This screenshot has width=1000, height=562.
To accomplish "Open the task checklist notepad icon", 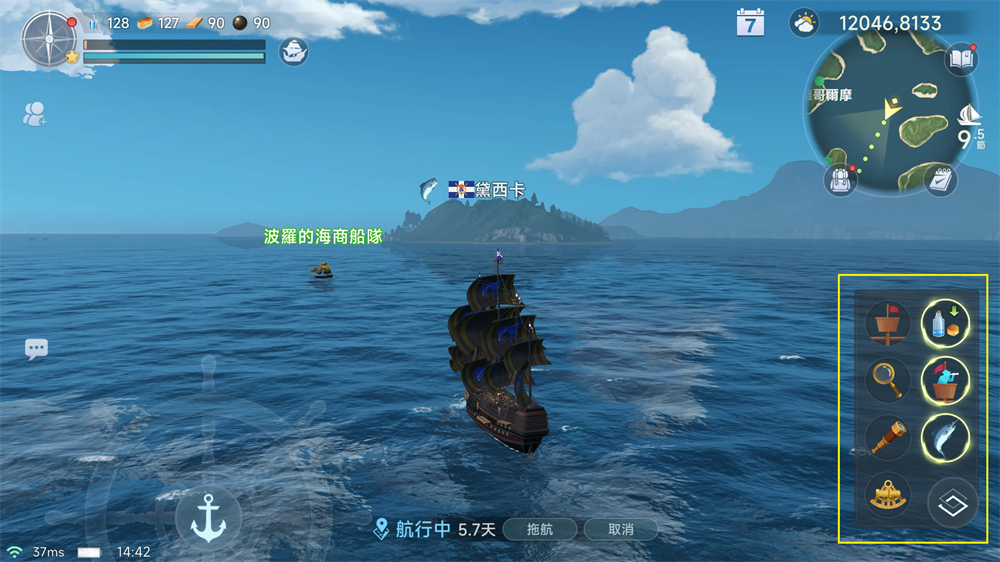I will [x=939, y=180].
